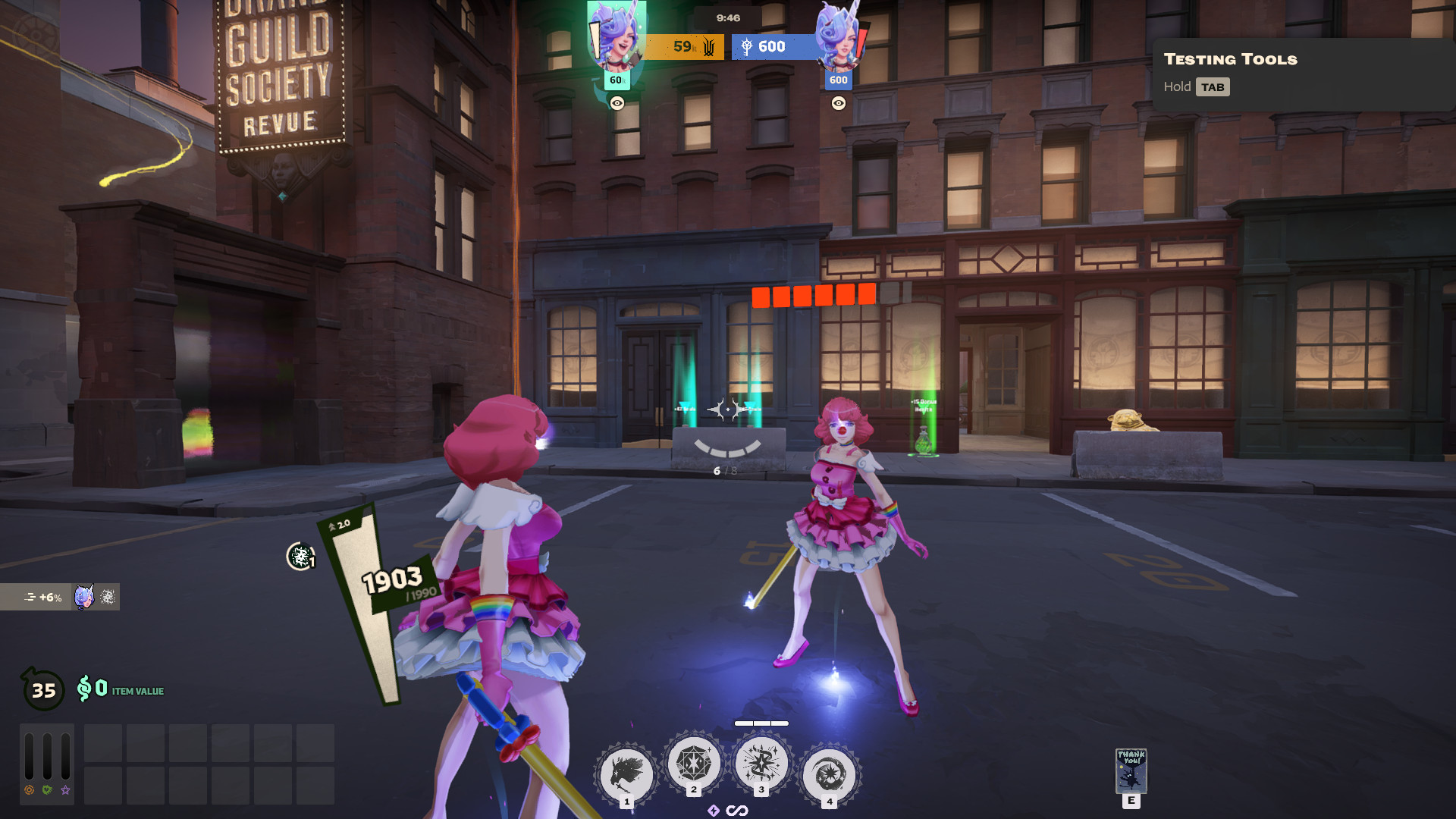Toggle the eye icon under the blue portrait

[838, 103]
